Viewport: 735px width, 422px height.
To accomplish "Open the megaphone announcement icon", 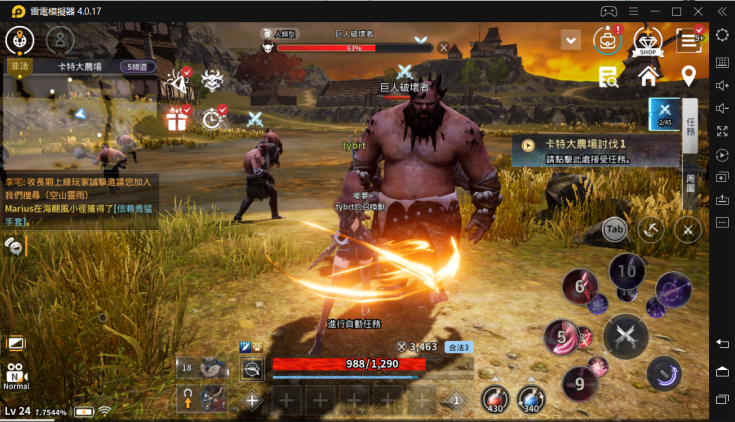I will pos(180,79).
